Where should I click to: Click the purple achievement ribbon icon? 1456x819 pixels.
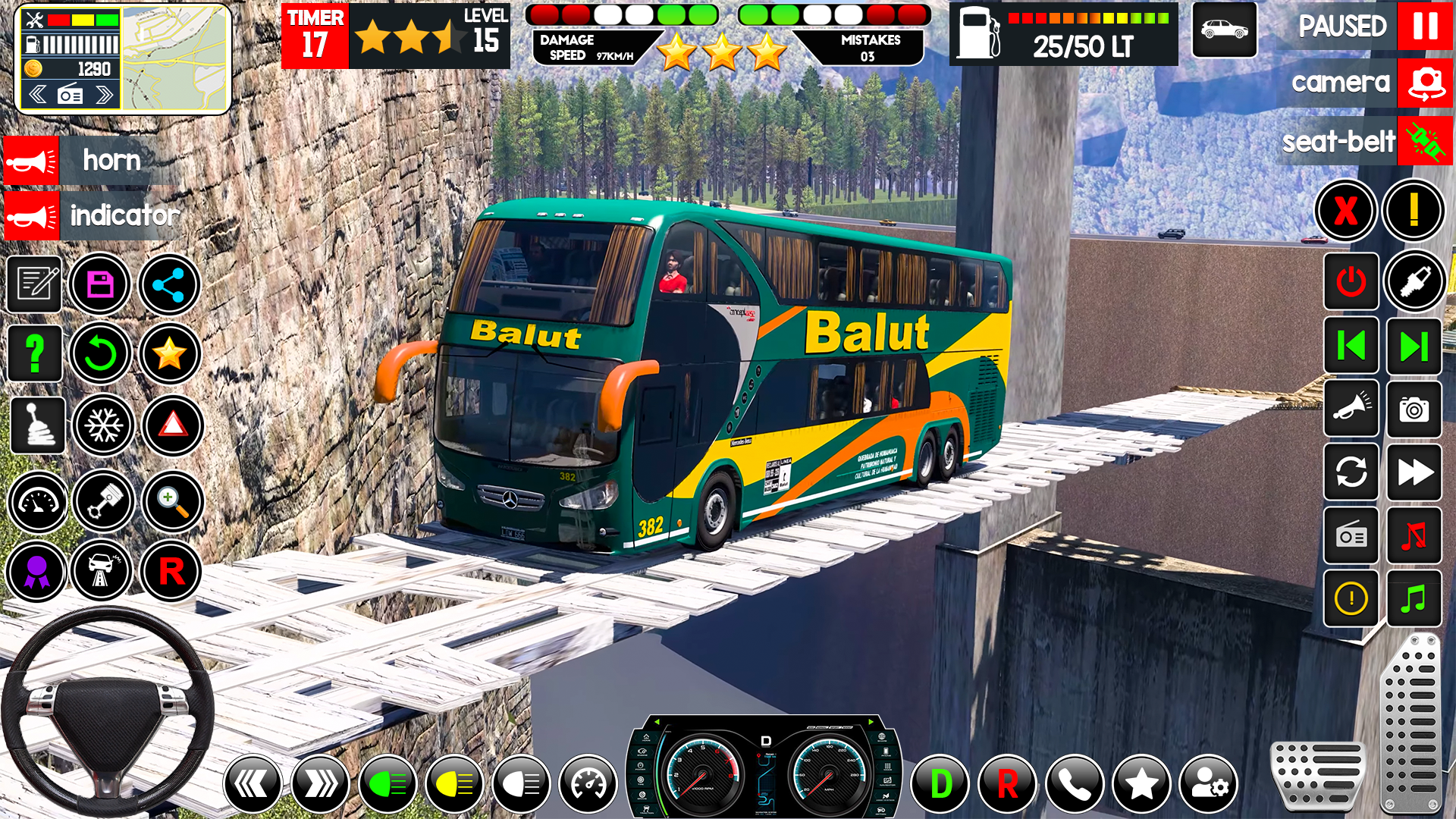[x=38, y=572]
